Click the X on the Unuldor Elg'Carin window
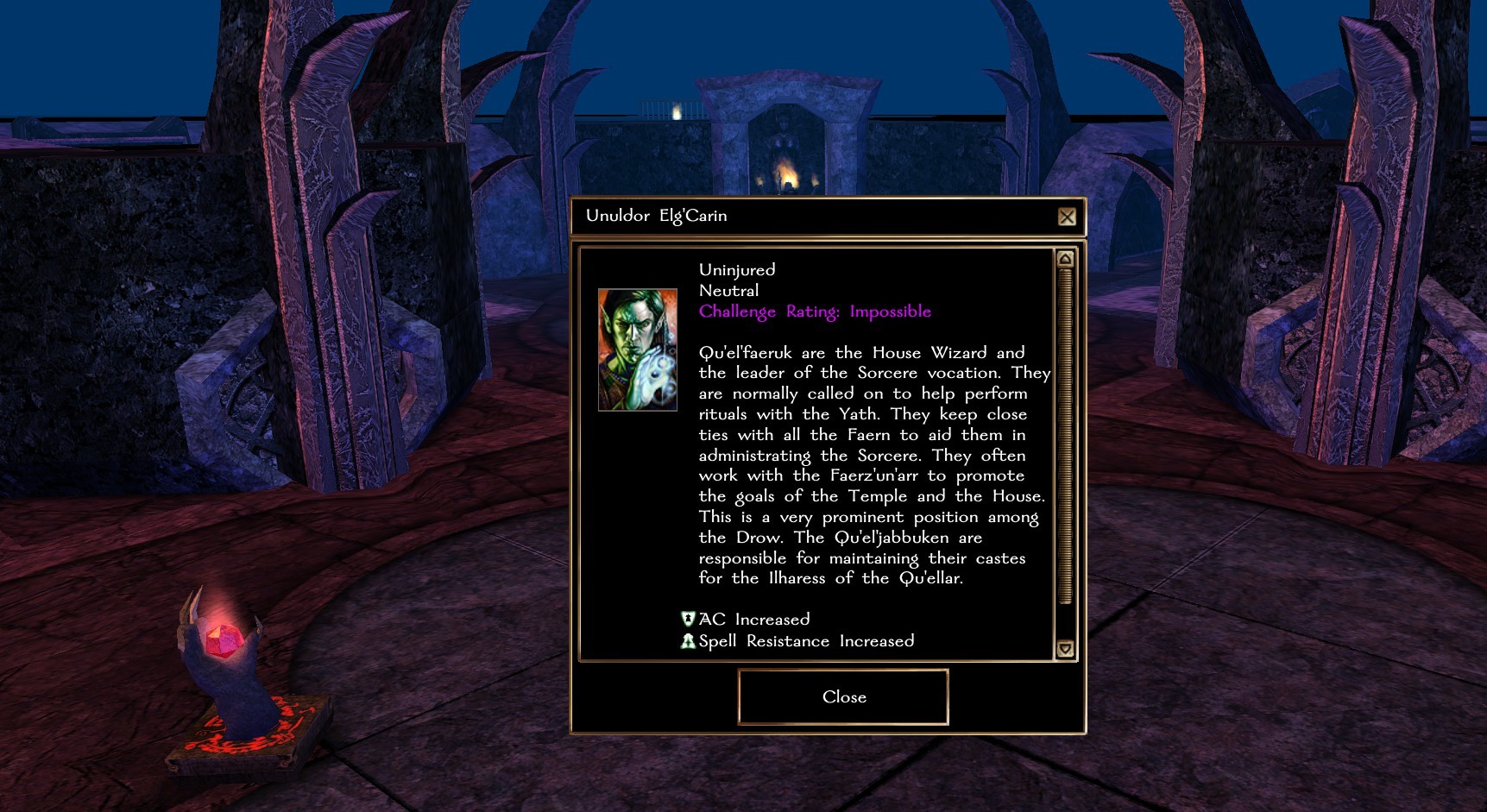 pos(1067,217)
